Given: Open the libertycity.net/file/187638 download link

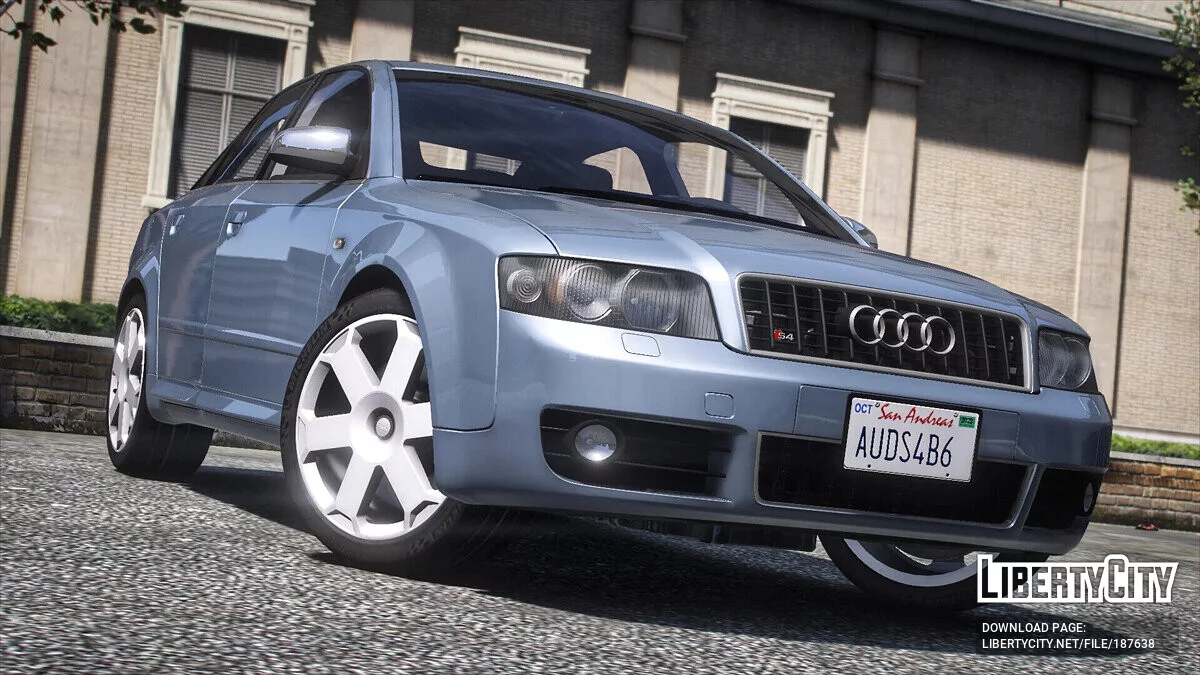Looking at the screenshot, I should point(1067,644).
